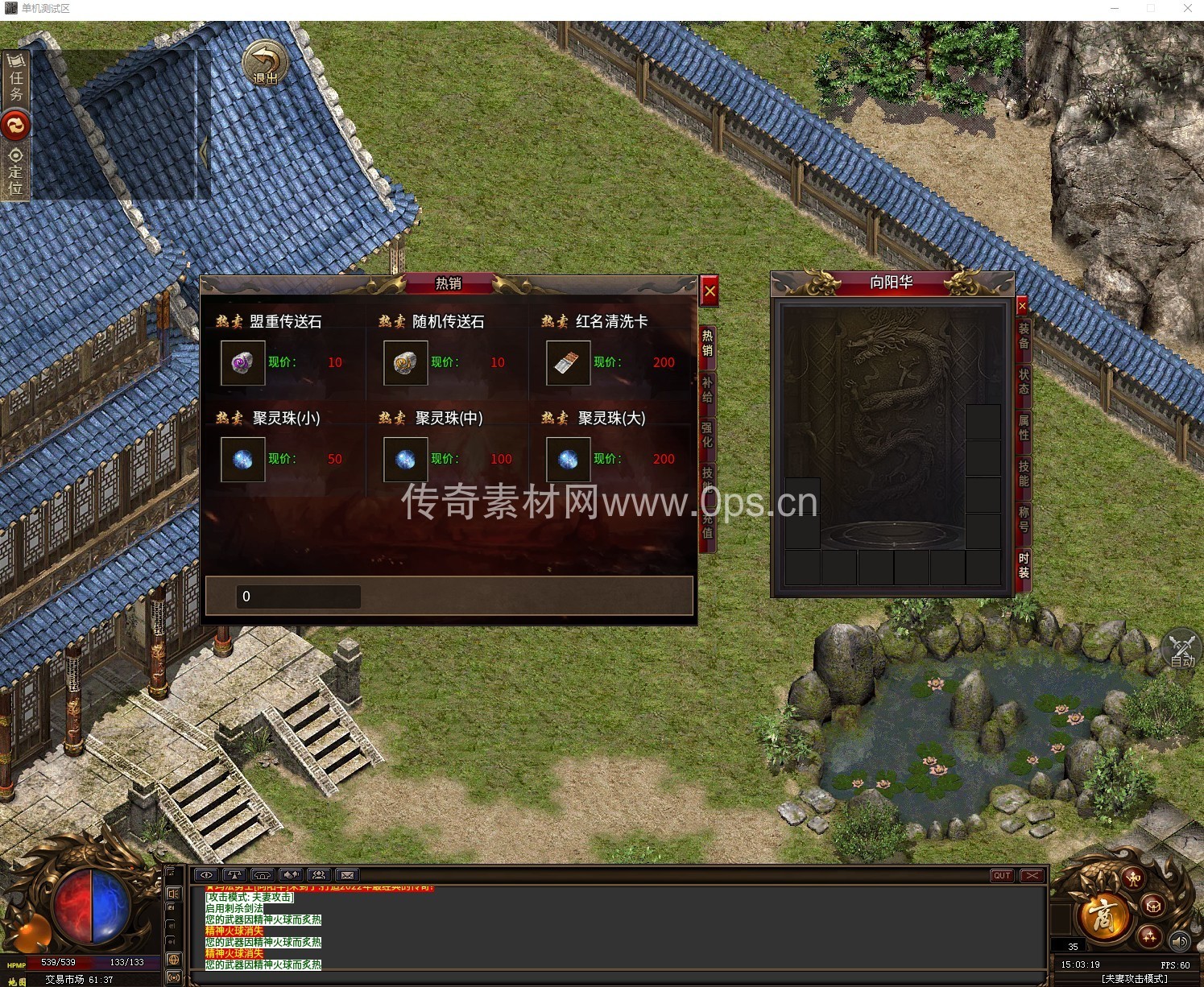
Task: Open the 称号 titles tab
Action: [x=1024, y=519]
